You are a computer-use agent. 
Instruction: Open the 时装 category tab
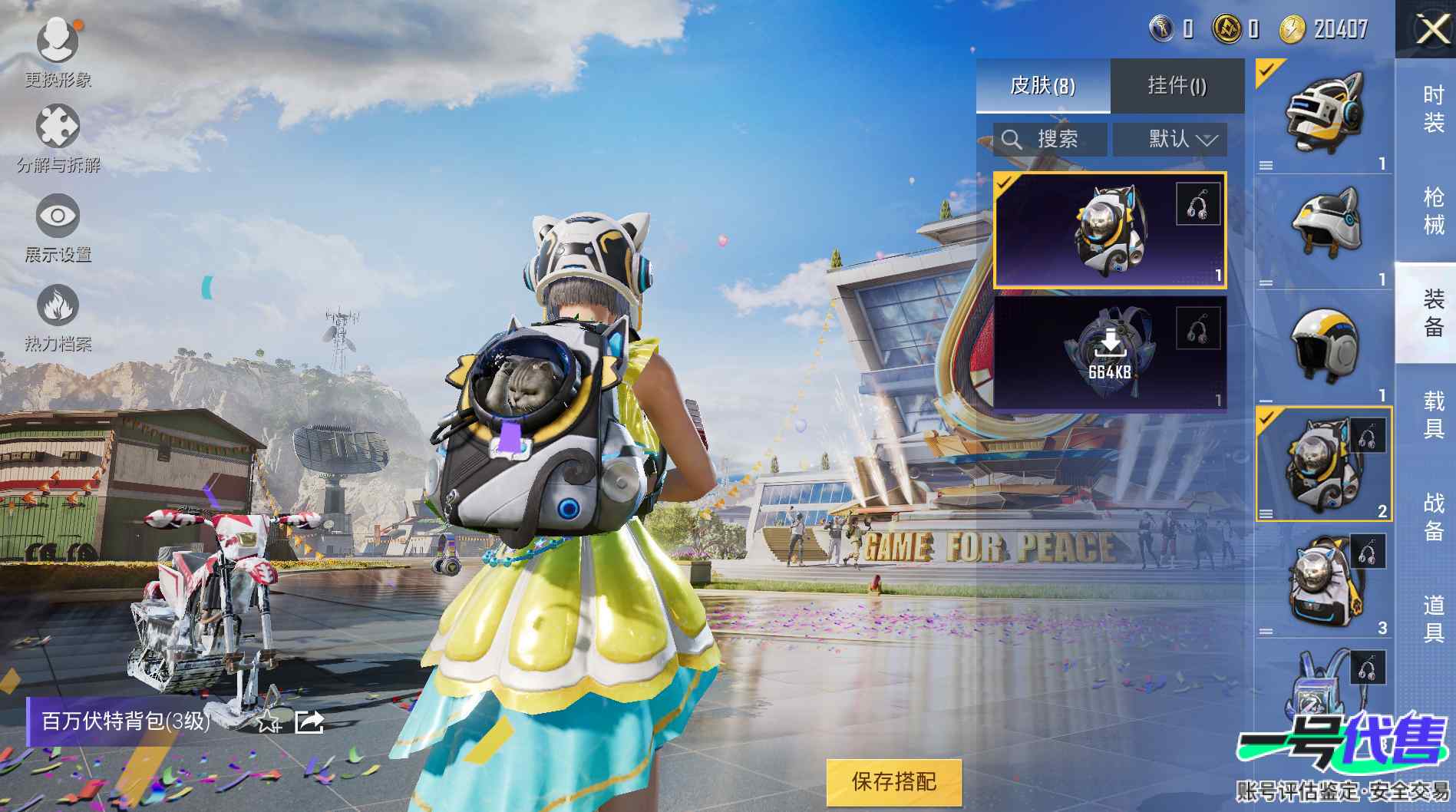click(x=1433, y=108)
